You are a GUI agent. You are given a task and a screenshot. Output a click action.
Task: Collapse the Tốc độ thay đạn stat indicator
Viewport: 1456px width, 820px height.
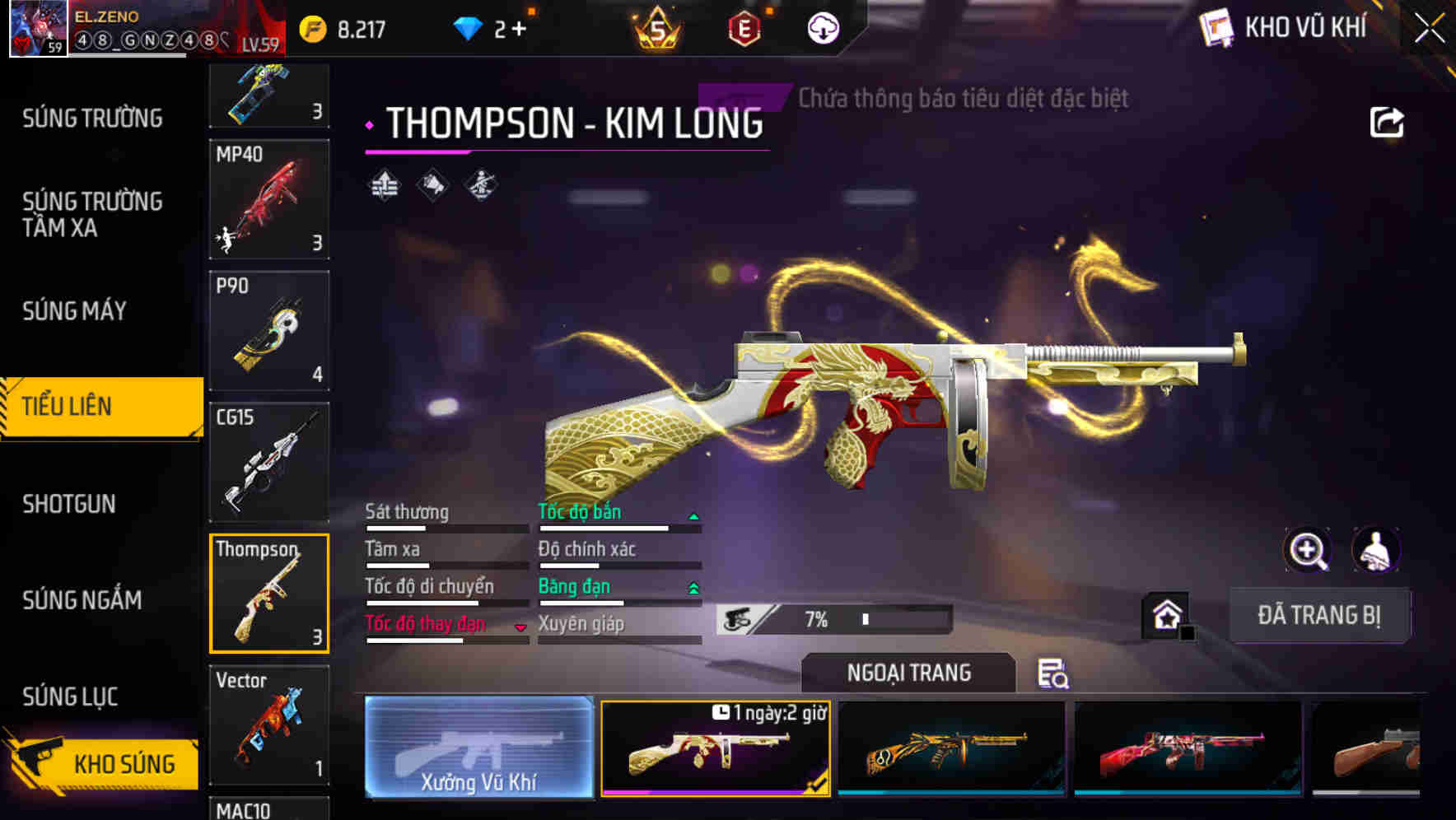521,627
